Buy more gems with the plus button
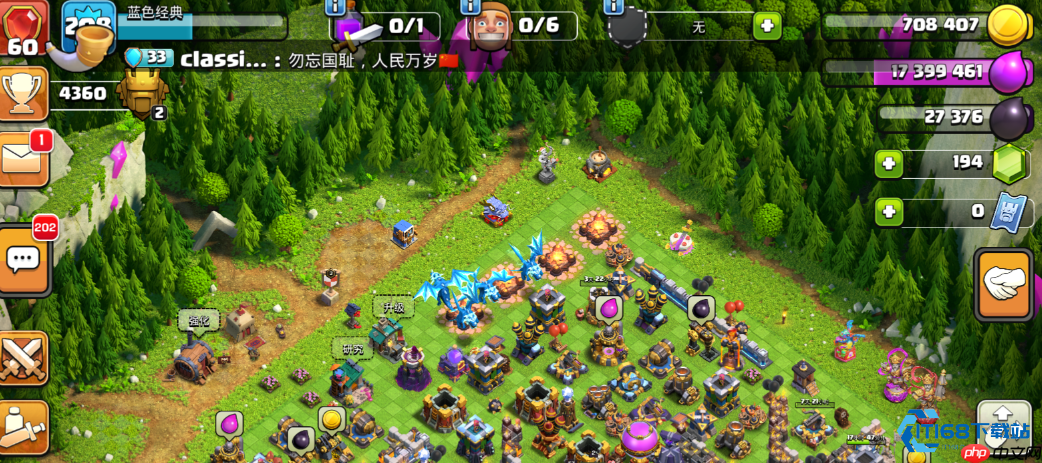1042x463 pixels. tap(888, 163)
